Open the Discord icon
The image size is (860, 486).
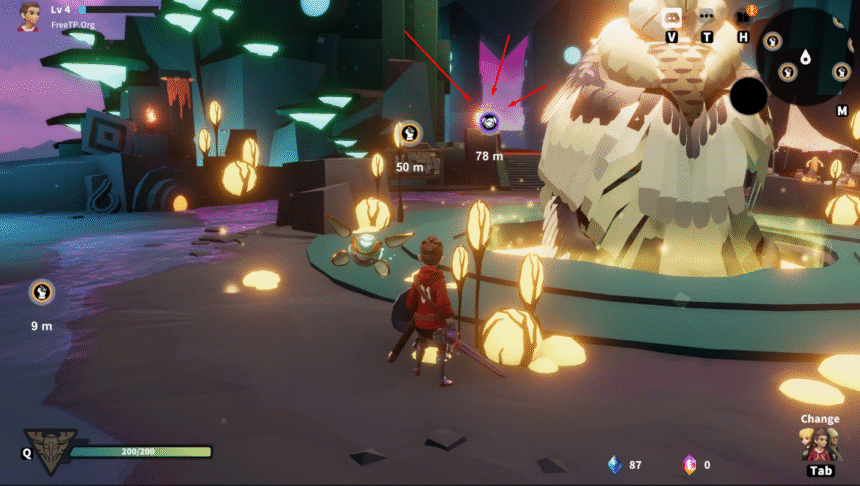(671, 16)
